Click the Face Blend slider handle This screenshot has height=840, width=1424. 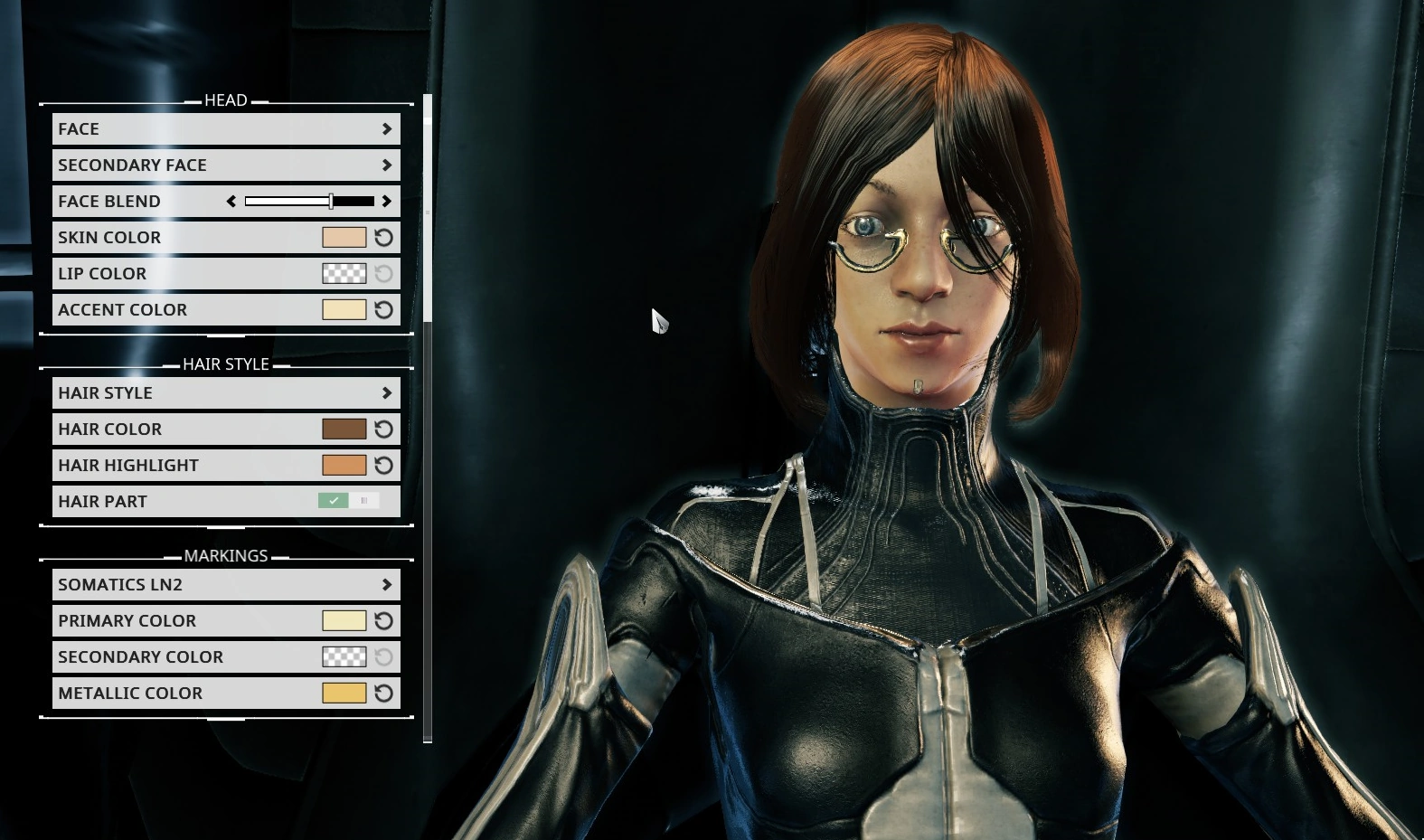(332, 201)
